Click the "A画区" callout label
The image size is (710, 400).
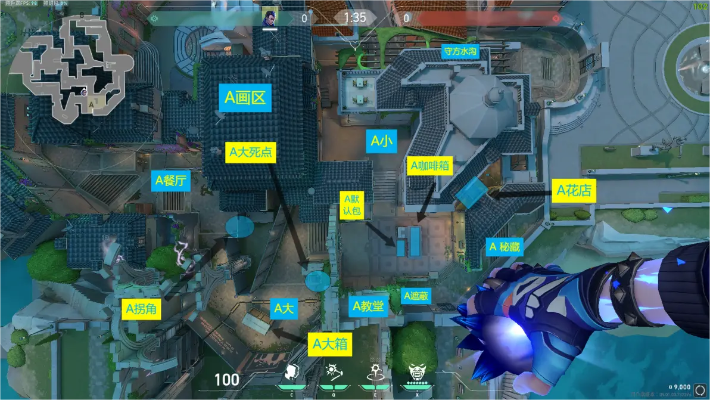(x=244, y=98)
